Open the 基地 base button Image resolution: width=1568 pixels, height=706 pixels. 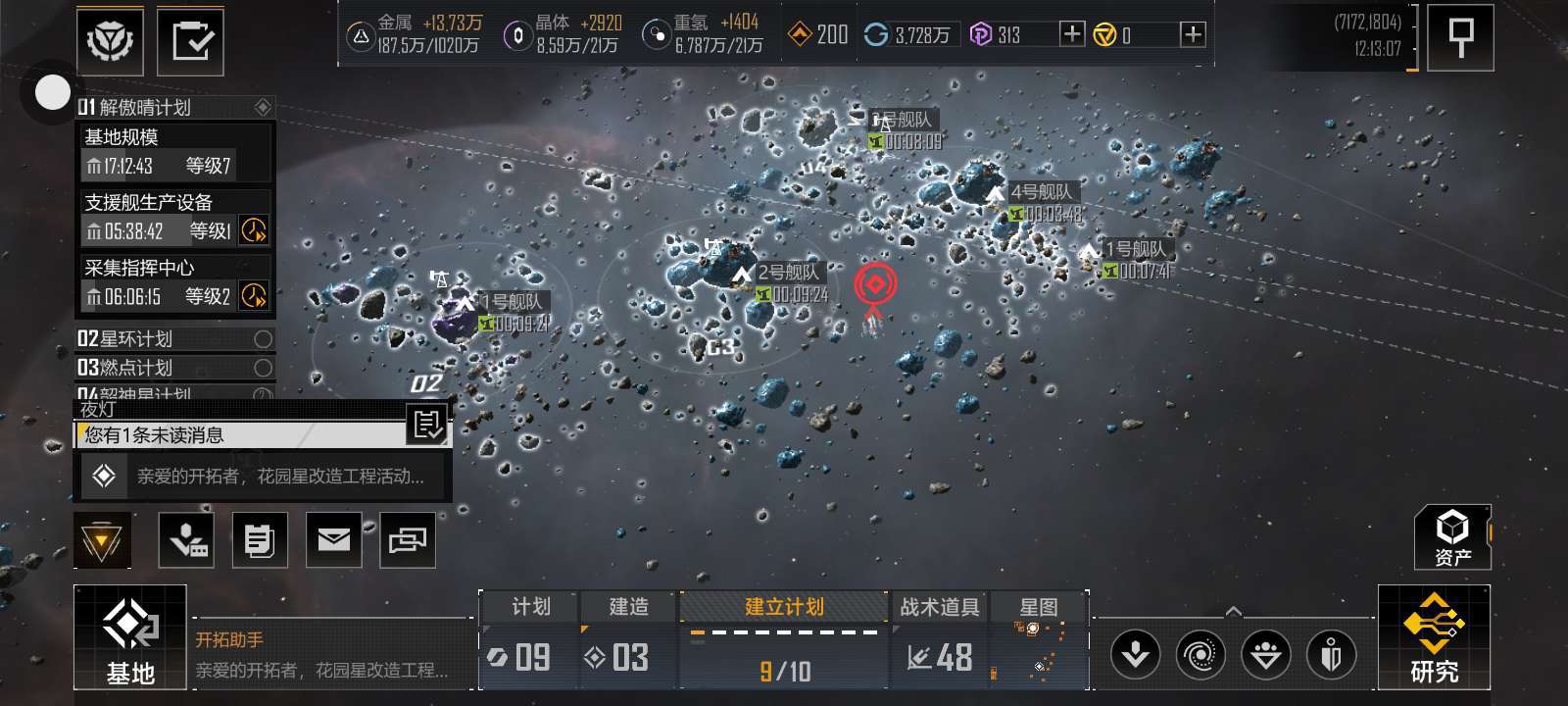(130, 637)
